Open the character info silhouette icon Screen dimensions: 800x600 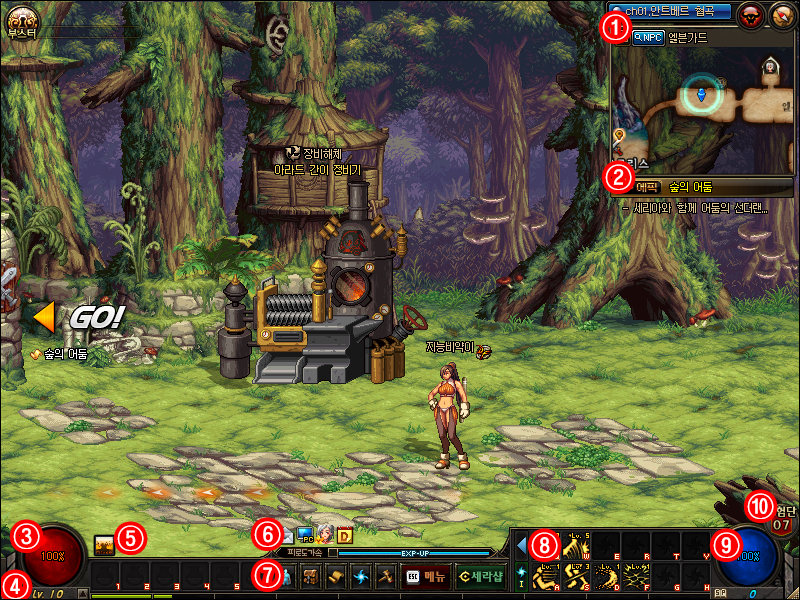[x=286, y=577]
